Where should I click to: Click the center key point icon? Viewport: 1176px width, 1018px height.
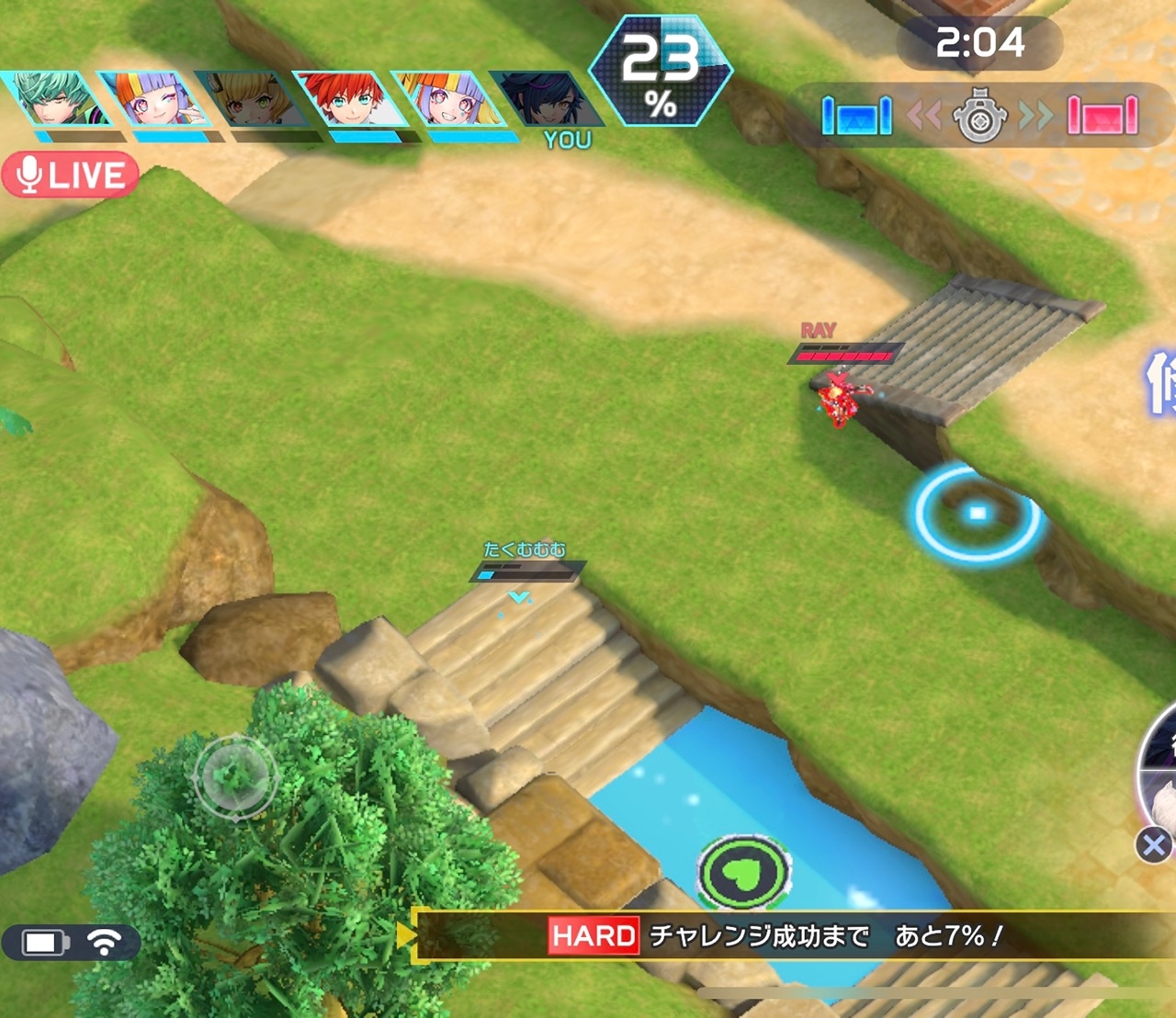point(979,116)
